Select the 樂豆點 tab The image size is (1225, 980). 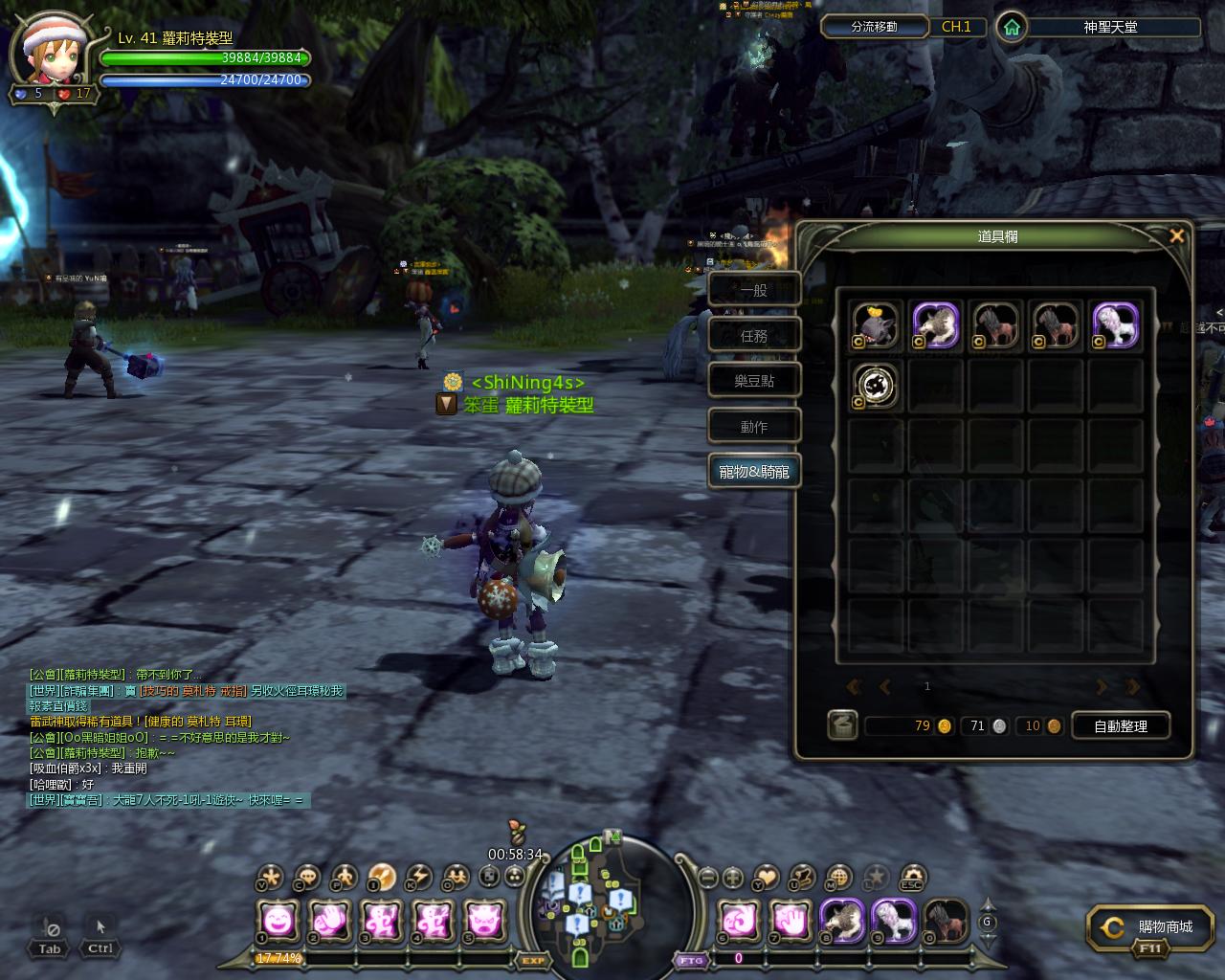click(x=754, y=381)
